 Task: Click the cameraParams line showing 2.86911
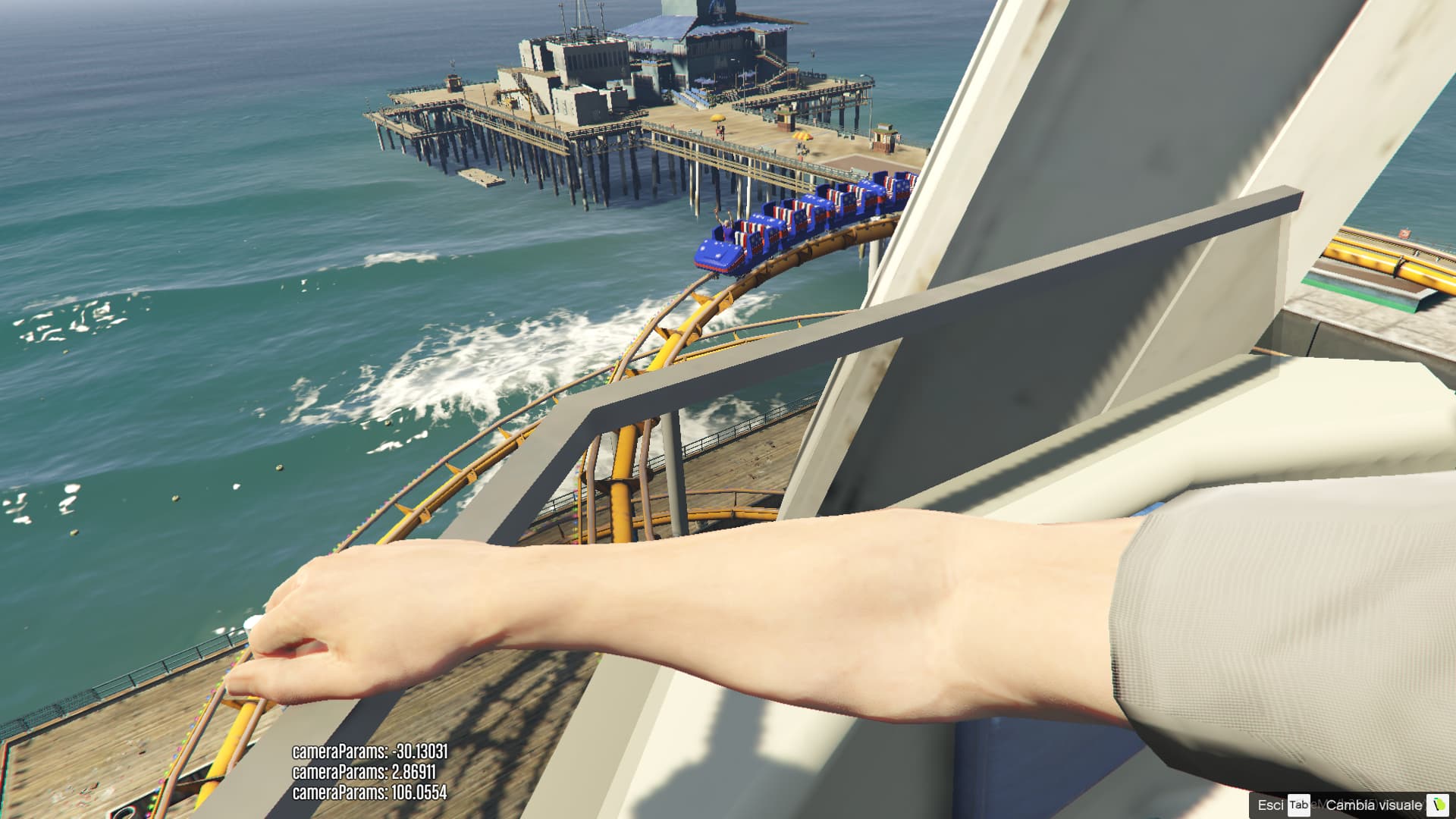(364, 773)
